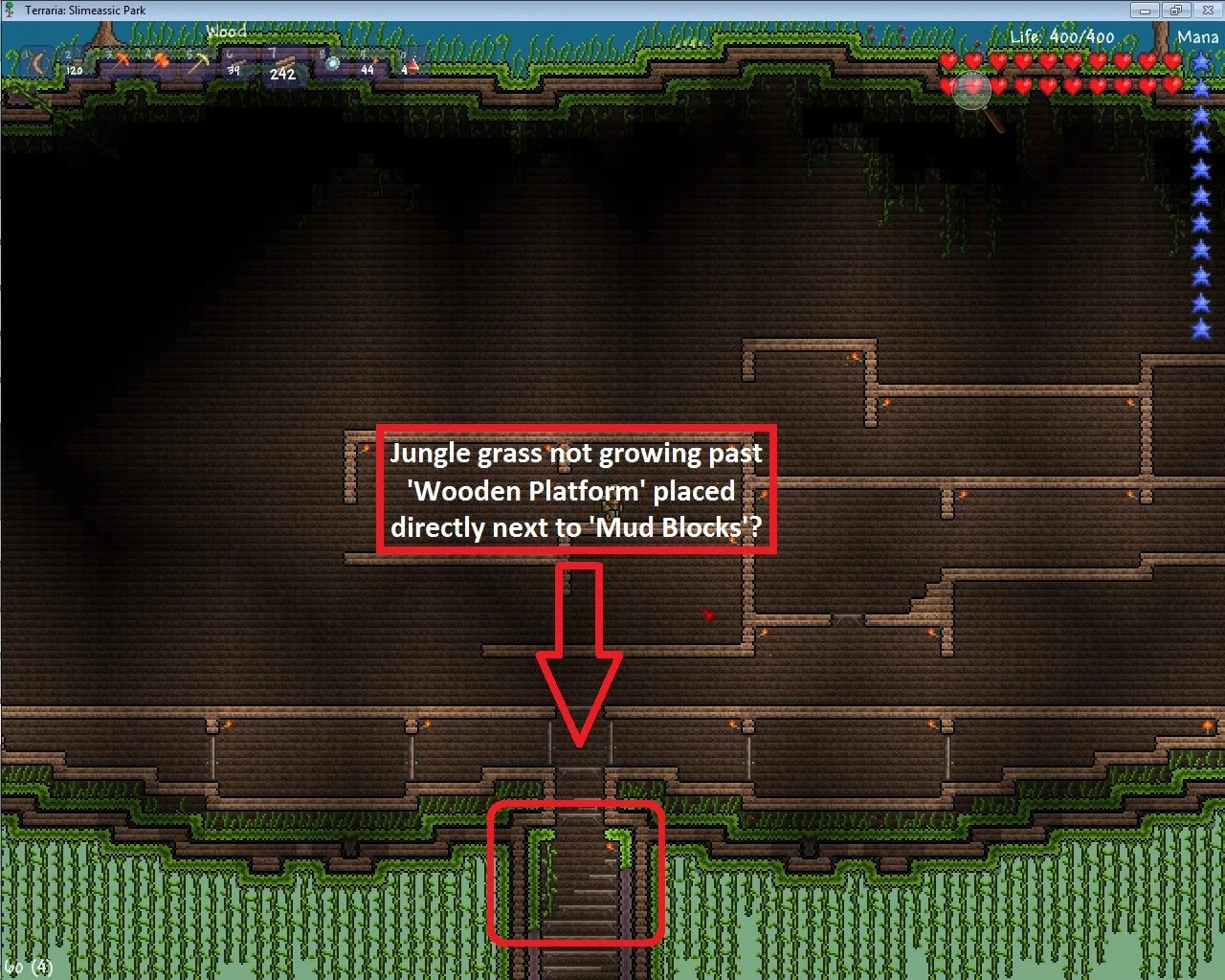The width and height of the screenshot is (1225, 980).
Task: Select the golden pickaxe in hotbar slot 5
Action: pos(198,61)
